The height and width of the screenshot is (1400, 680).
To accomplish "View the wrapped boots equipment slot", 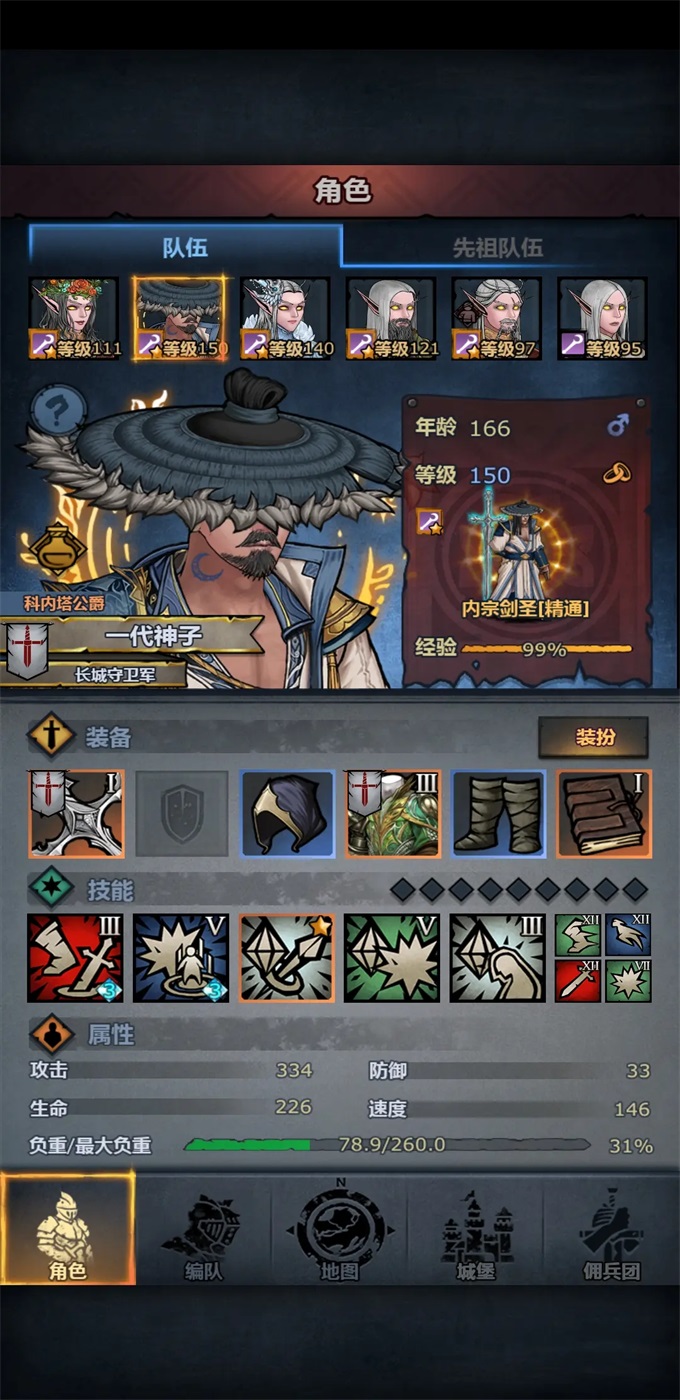I will pos(498,814).
